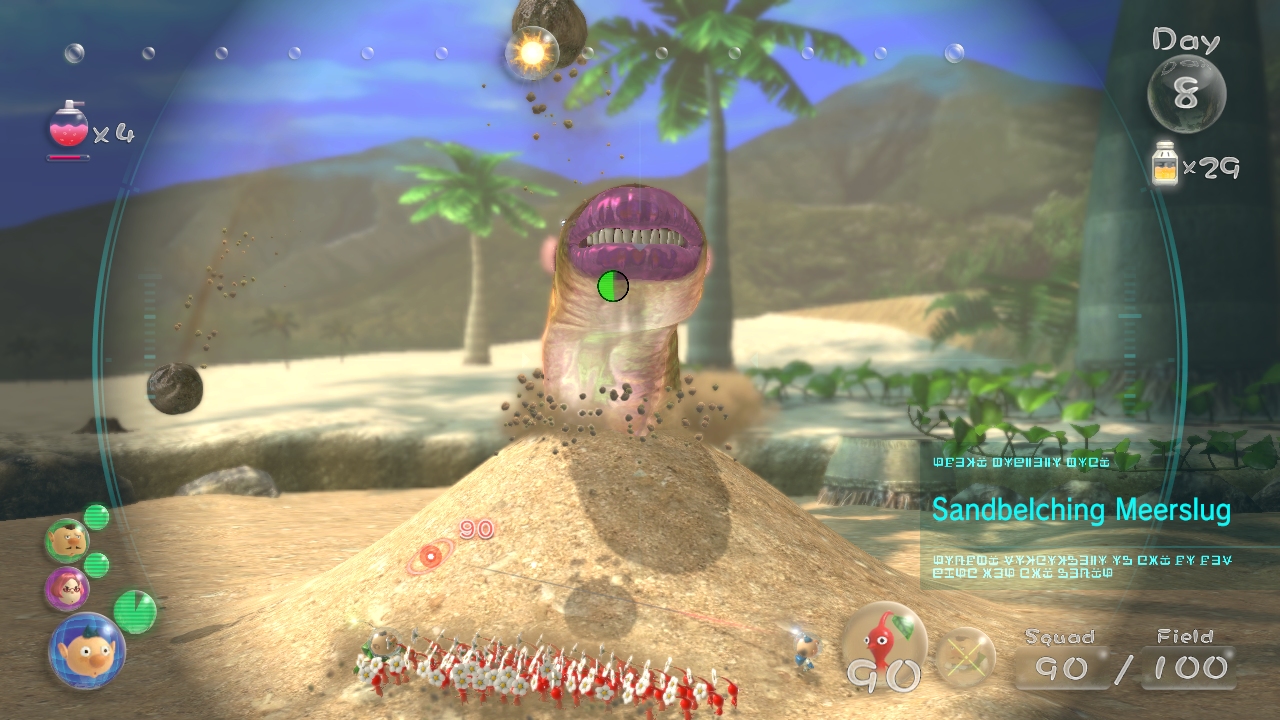Image resolution: width=1280 pixels, height=720 pixels.
Task: Click the Day 8 sun meter bubble
Action: [x=1186, y=94]
